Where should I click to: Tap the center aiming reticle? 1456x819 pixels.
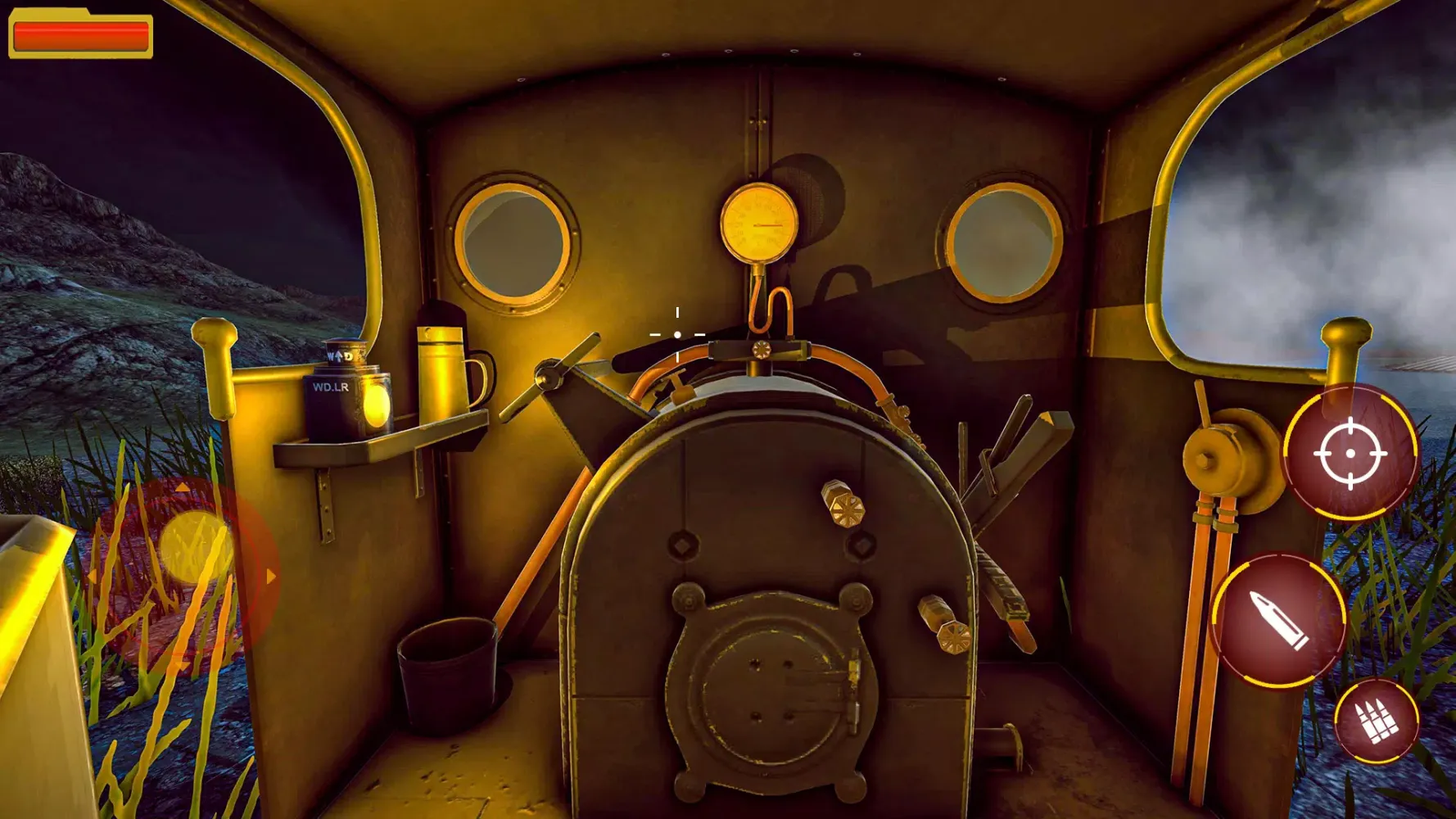[x=677, y=333]
